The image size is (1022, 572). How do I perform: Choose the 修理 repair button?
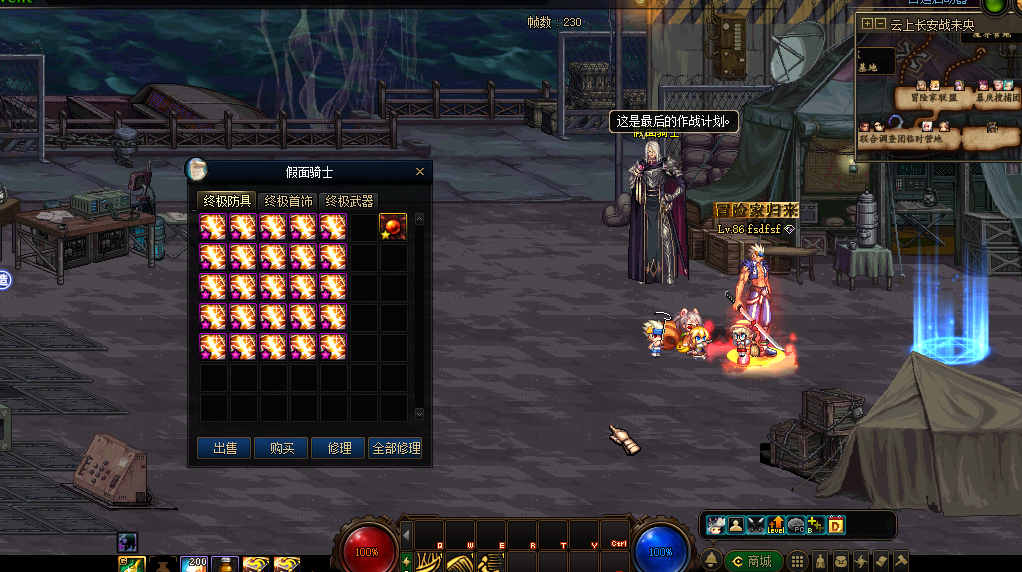(339, 448)
